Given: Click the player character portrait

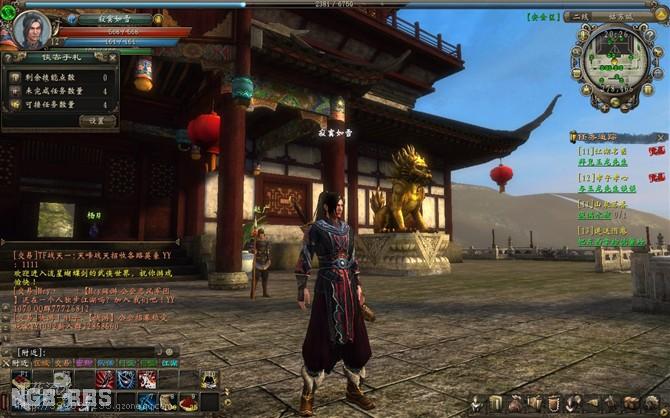Looking at the screenshot, I should (x=30, y=29).
